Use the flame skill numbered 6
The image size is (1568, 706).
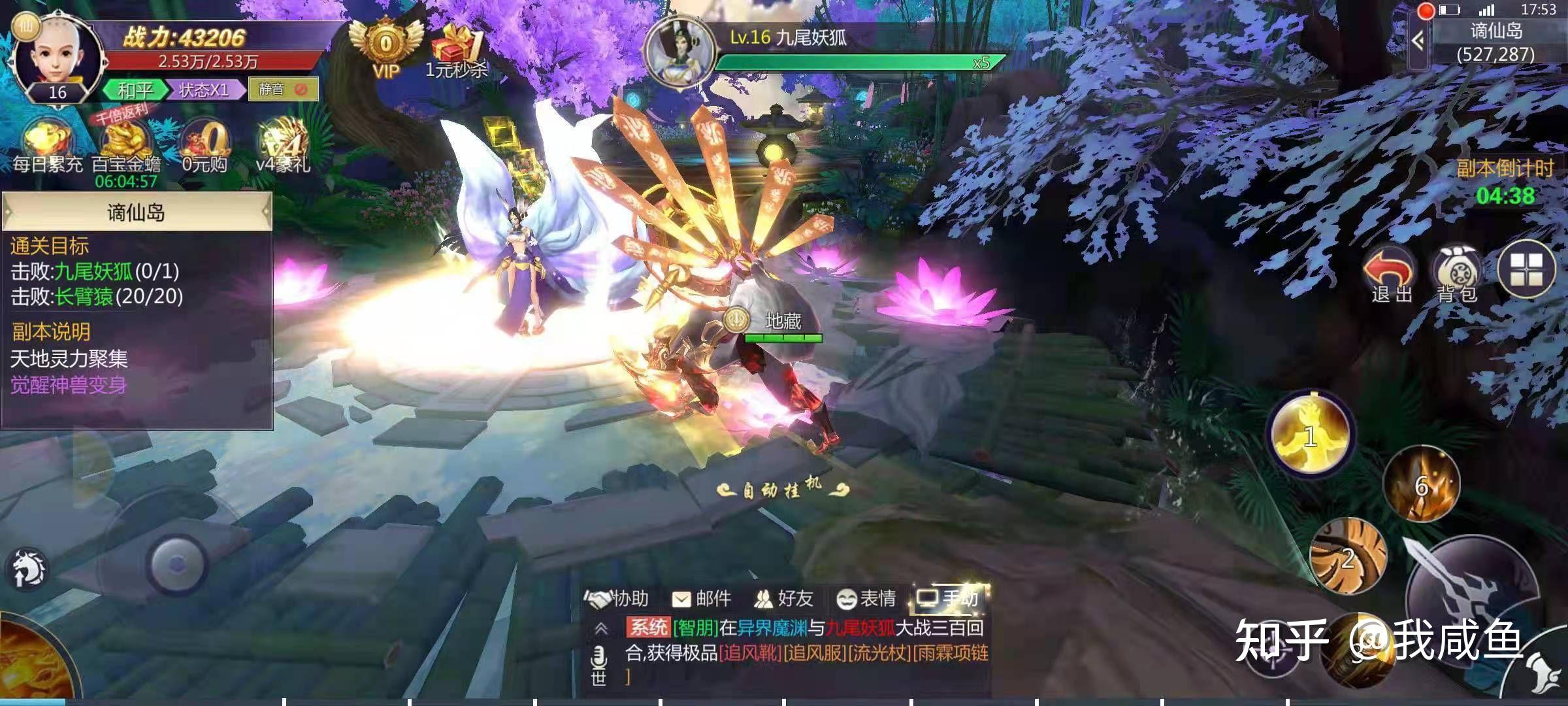pos(1422,485)
